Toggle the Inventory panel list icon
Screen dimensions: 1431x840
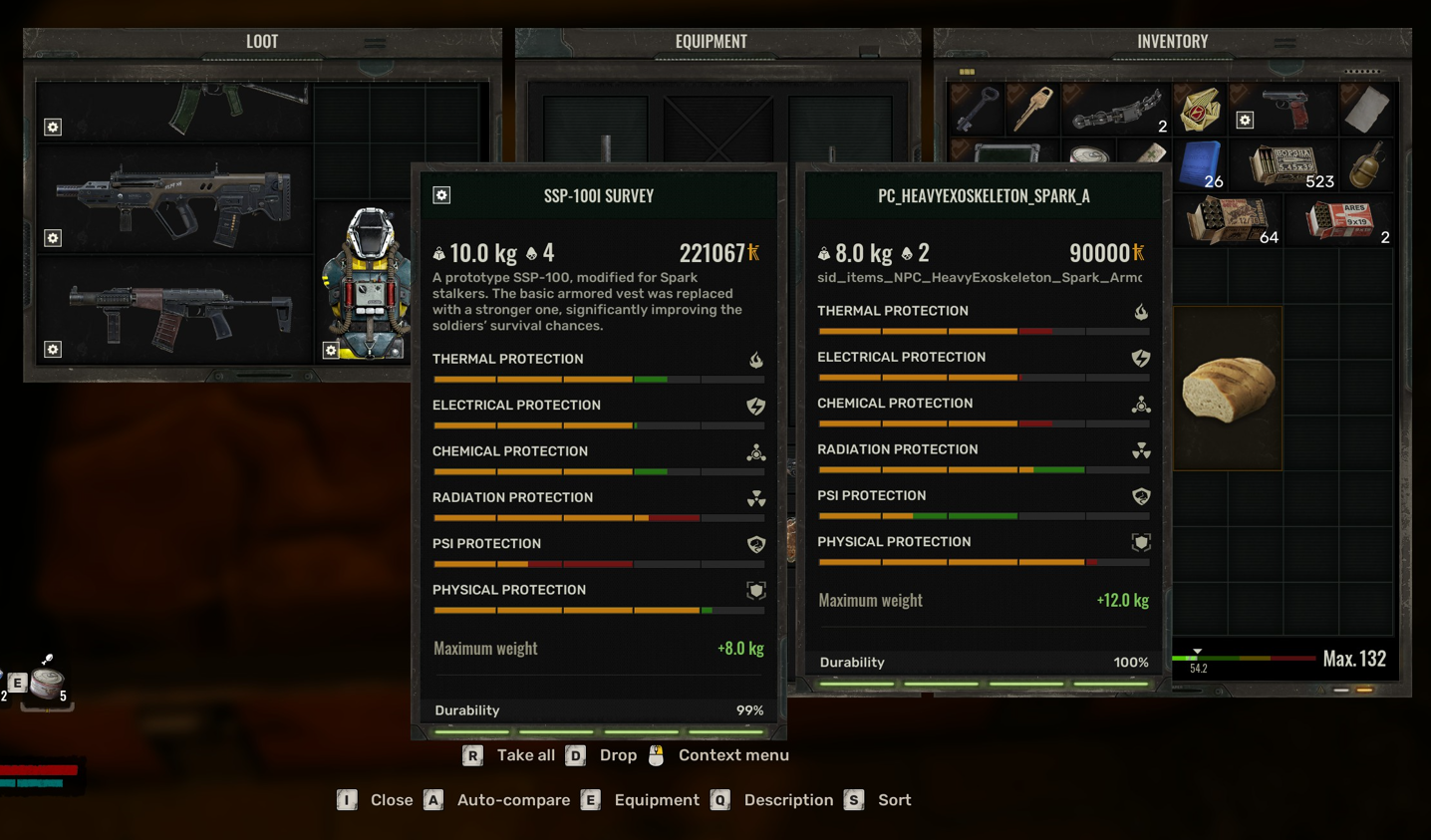coord(1287,43)
